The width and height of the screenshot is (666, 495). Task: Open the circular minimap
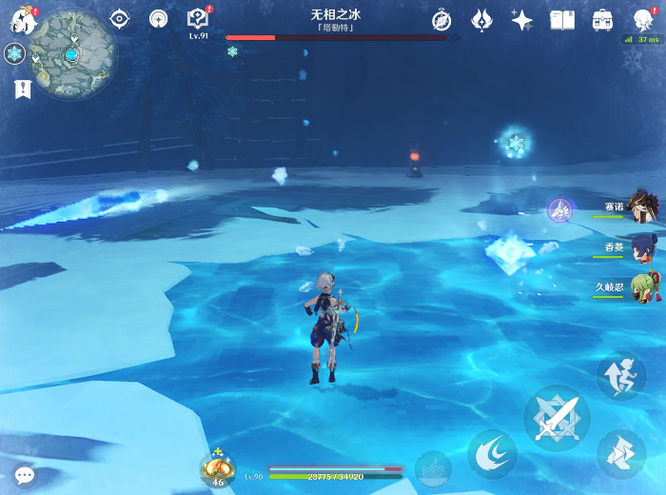[x=75, y=52]
